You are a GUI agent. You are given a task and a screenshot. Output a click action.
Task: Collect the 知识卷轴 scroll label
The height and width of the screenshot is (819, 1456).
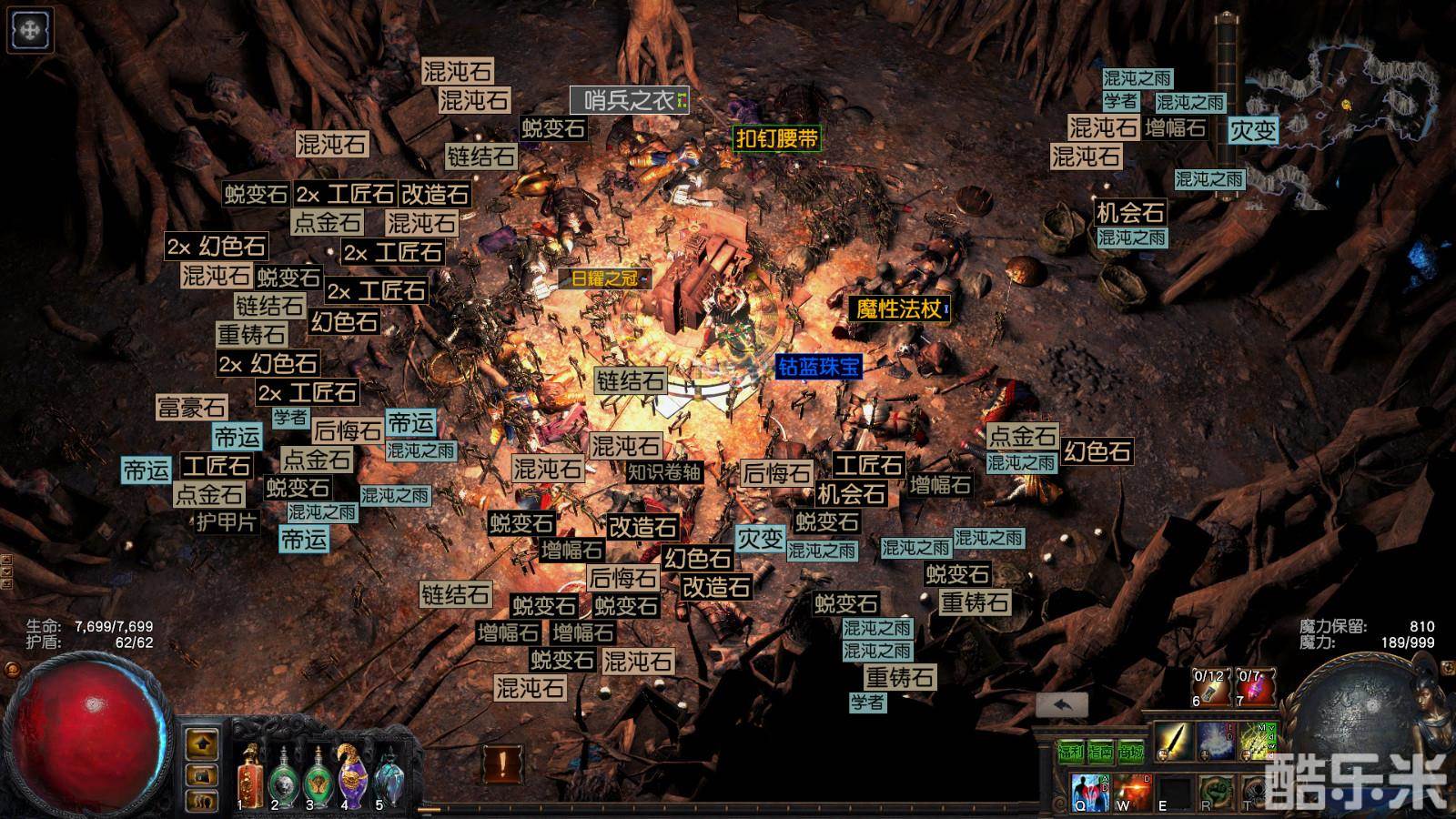[x=664, y=471]
